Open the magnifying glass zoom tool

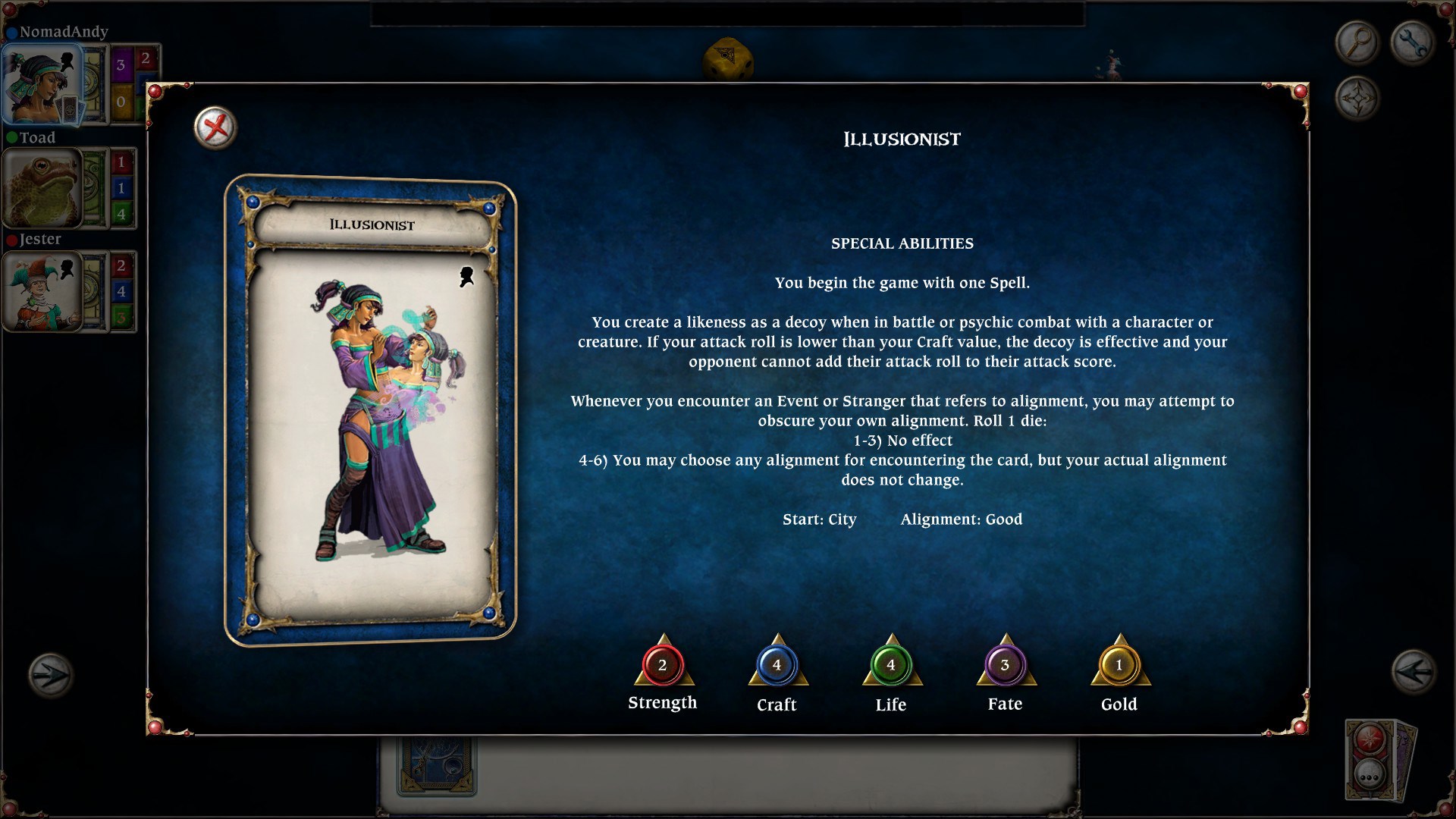coord(1357,42)
